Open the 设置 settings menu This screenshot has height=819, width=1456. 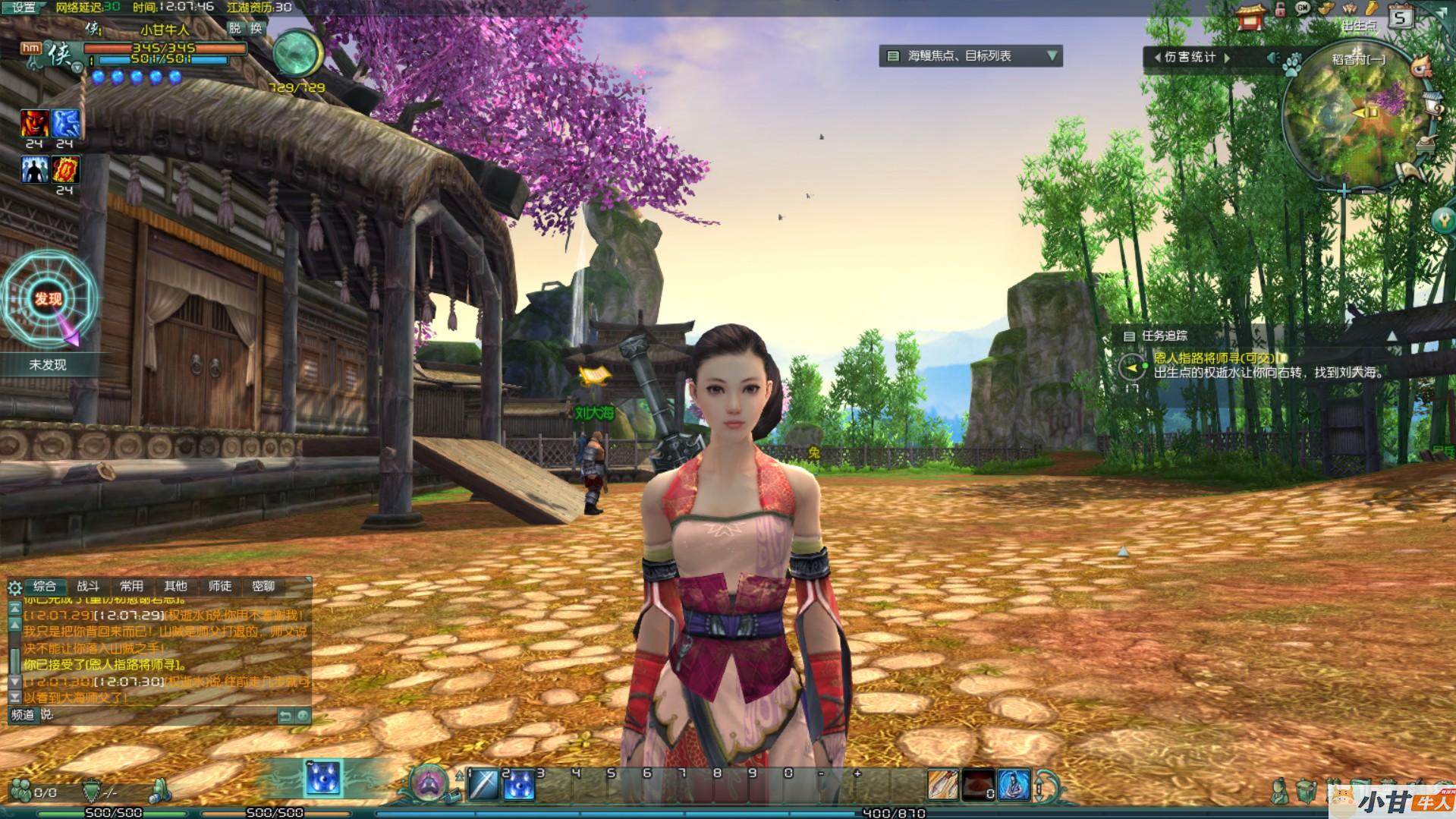(x=24, y=8)
